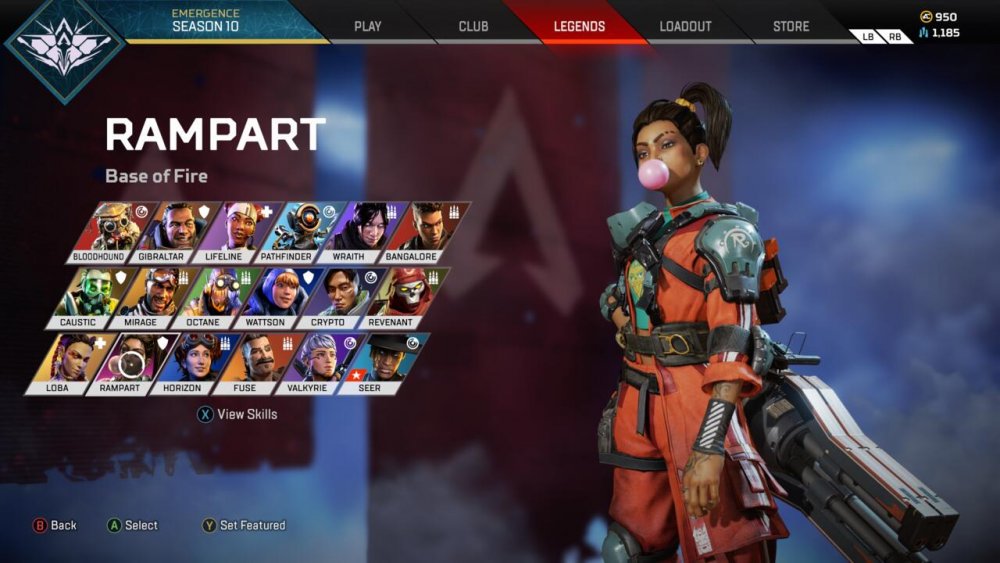Open the Store tab
Image resolution: width=1000 pixels, height=563 pixels.
(791, 26)
